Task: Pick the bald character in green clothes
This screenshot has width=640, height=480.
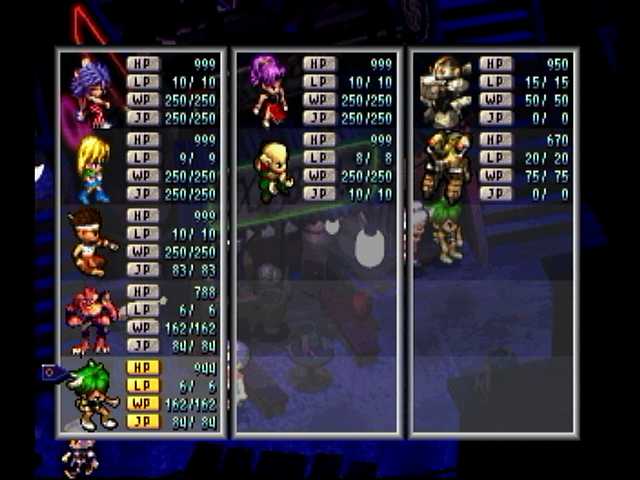Action: tap(272, 168)
